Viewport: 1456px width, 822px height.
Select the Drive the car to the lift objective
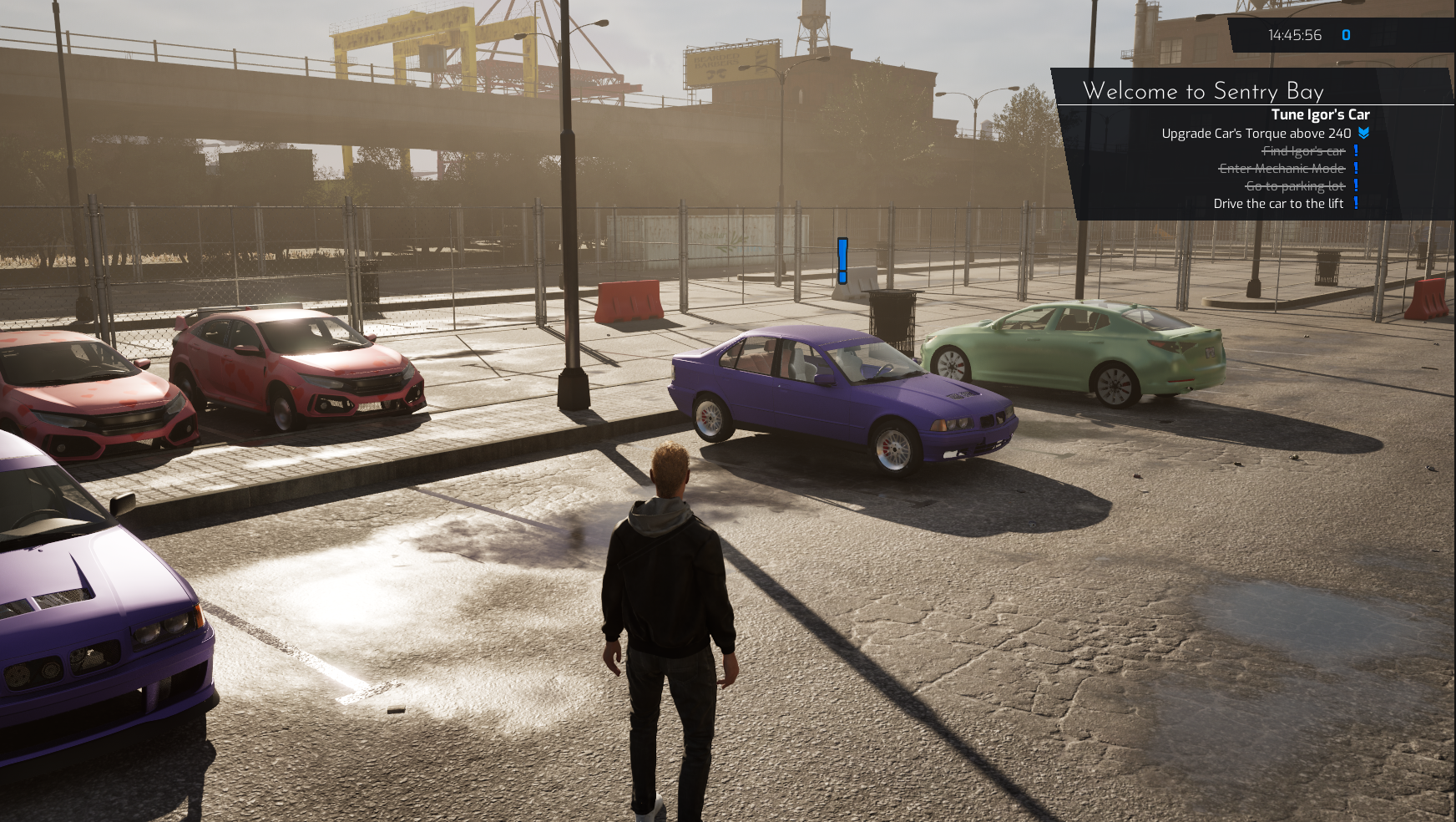pyautogui.click(x=1277, y=204)
